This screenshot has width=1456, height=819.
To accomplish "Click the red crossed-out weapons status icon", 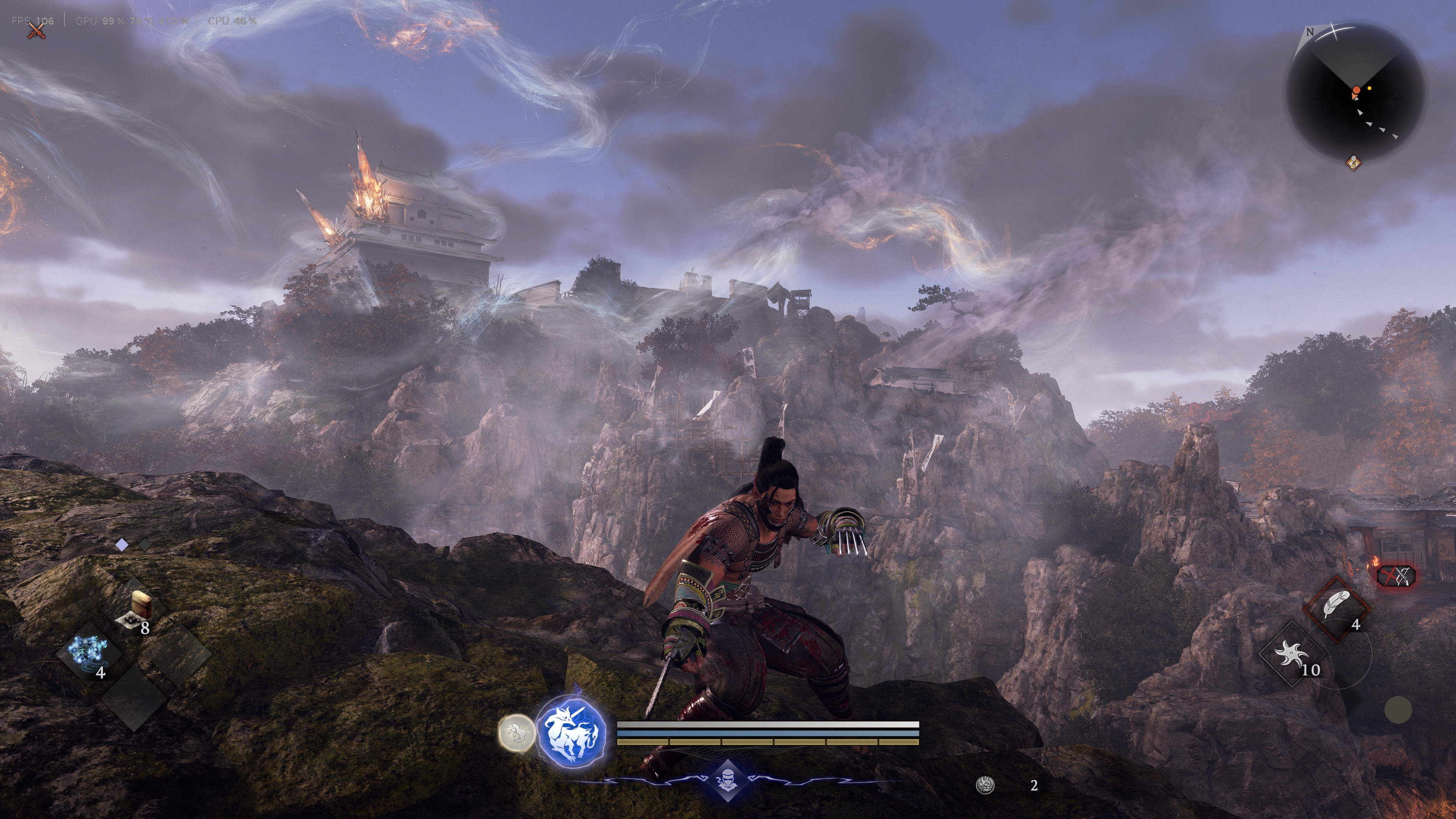I will coord(1396,576).
